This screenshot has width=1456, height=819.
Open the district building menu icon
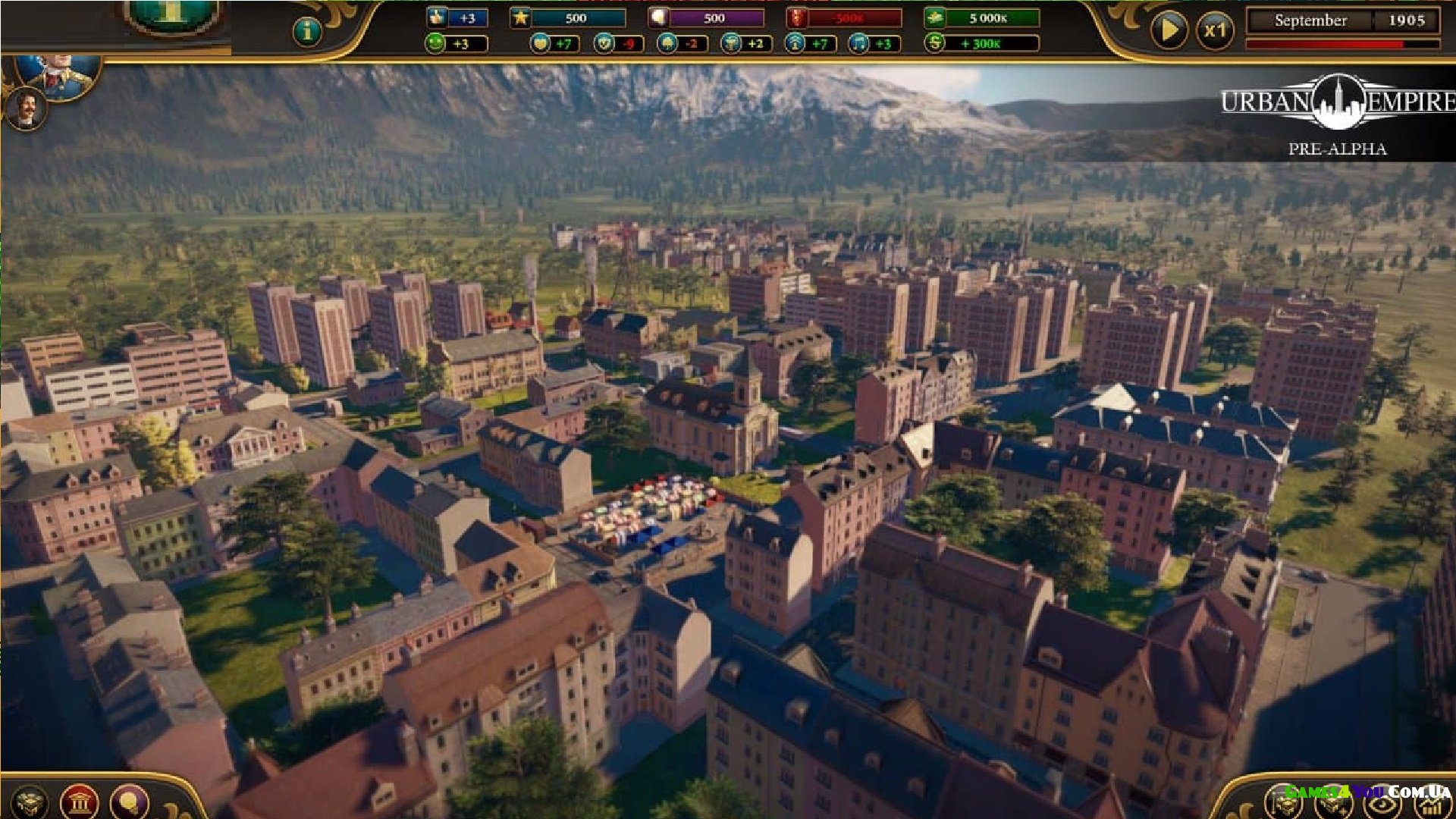(31, 802)
